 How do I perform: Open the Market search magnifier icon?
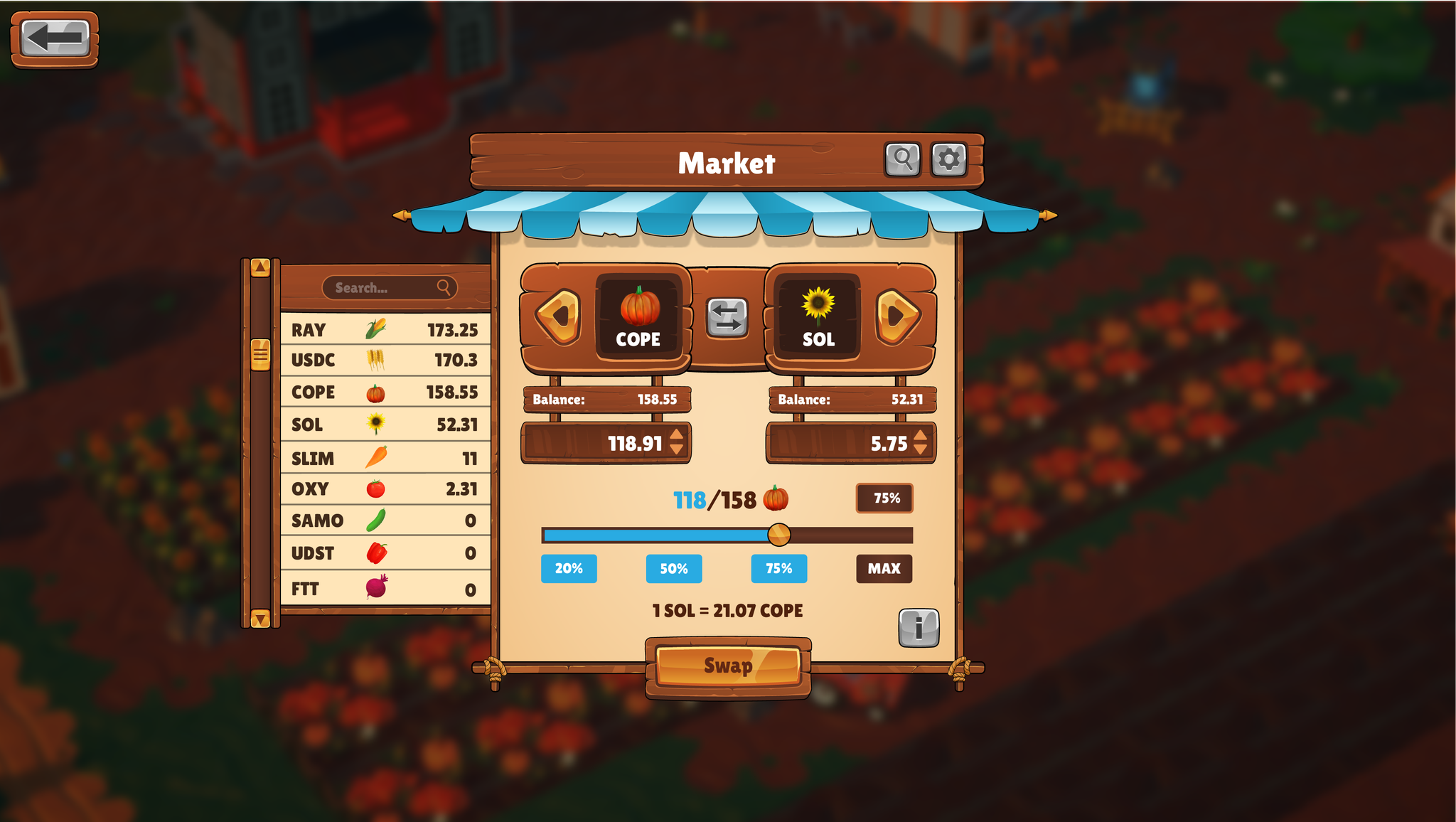(x=901, y=160)
